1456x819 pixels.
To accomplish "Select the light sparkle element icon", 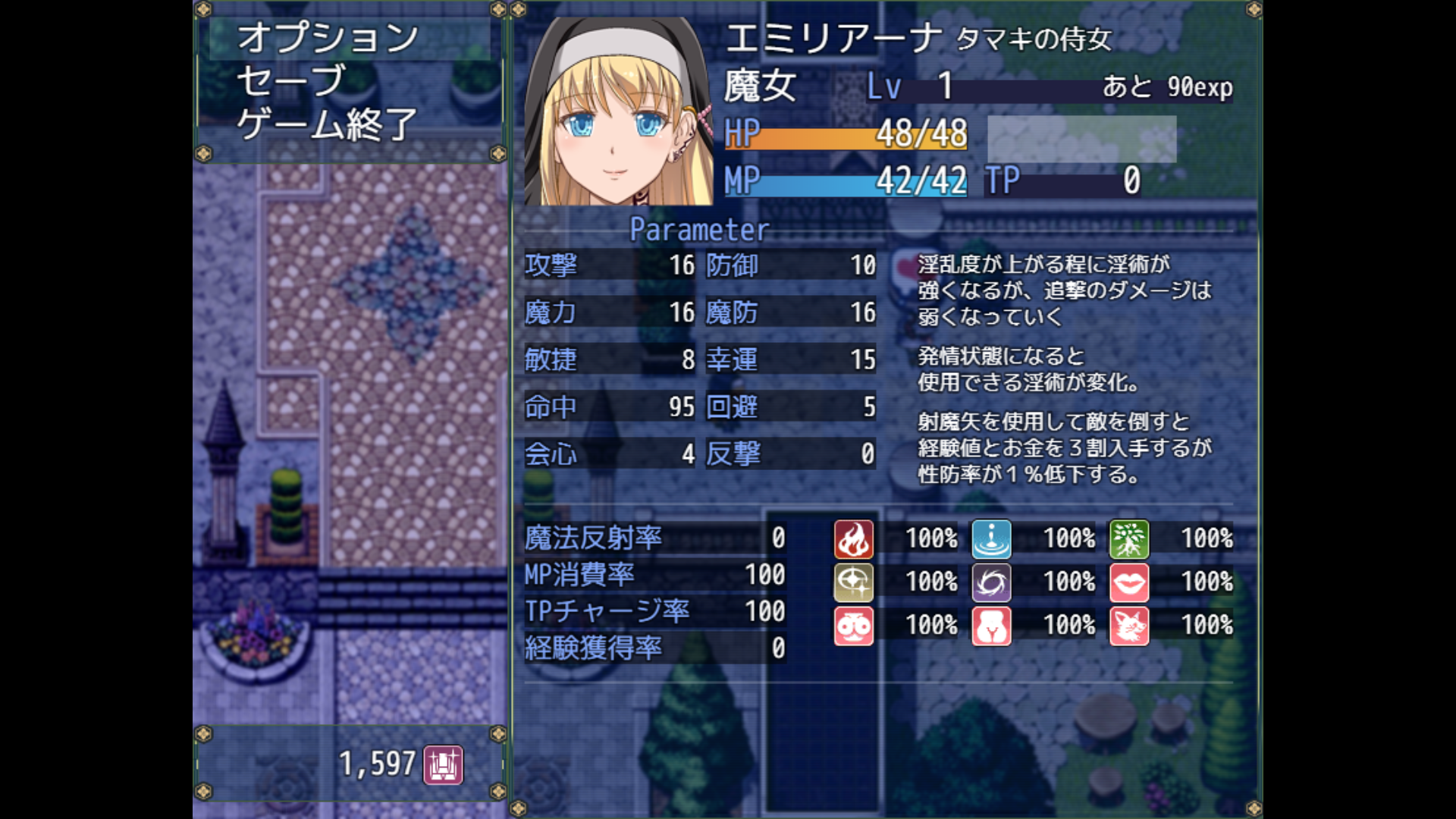I will pyautogui.click(x=854, y=582).
